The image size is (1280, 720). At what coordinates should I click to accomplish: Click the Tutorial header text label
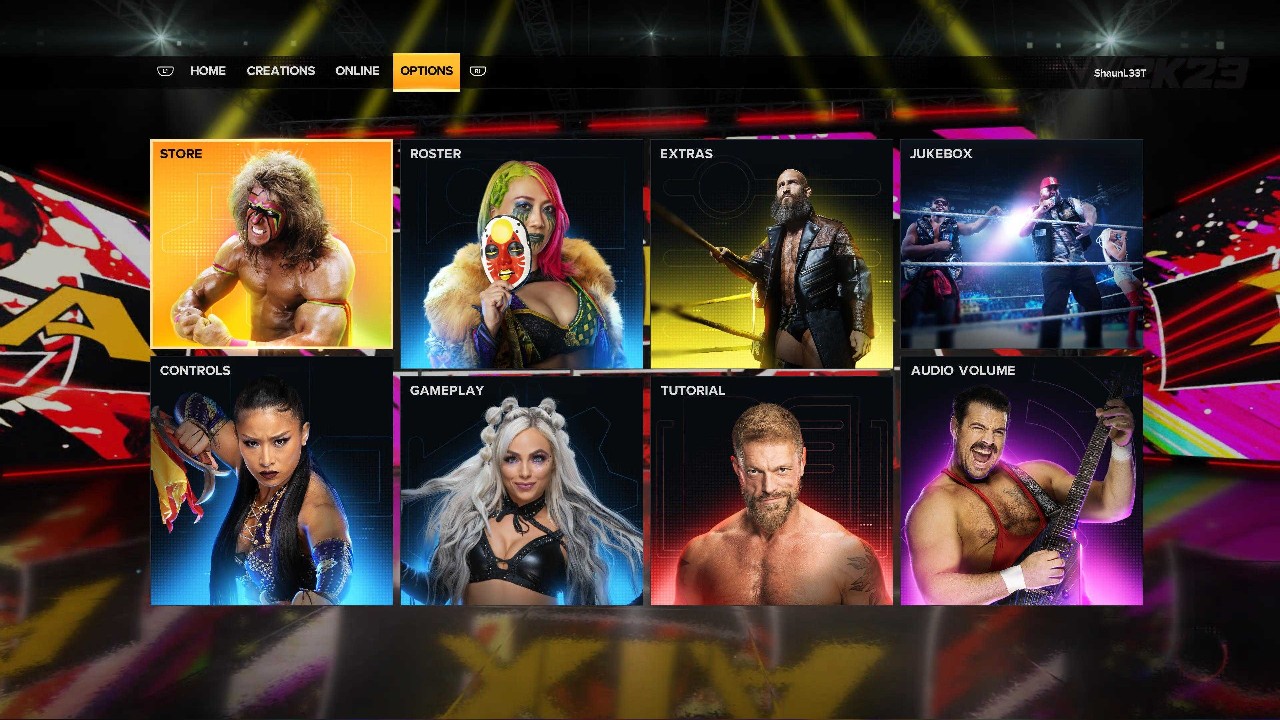click(x=692, y=390)
